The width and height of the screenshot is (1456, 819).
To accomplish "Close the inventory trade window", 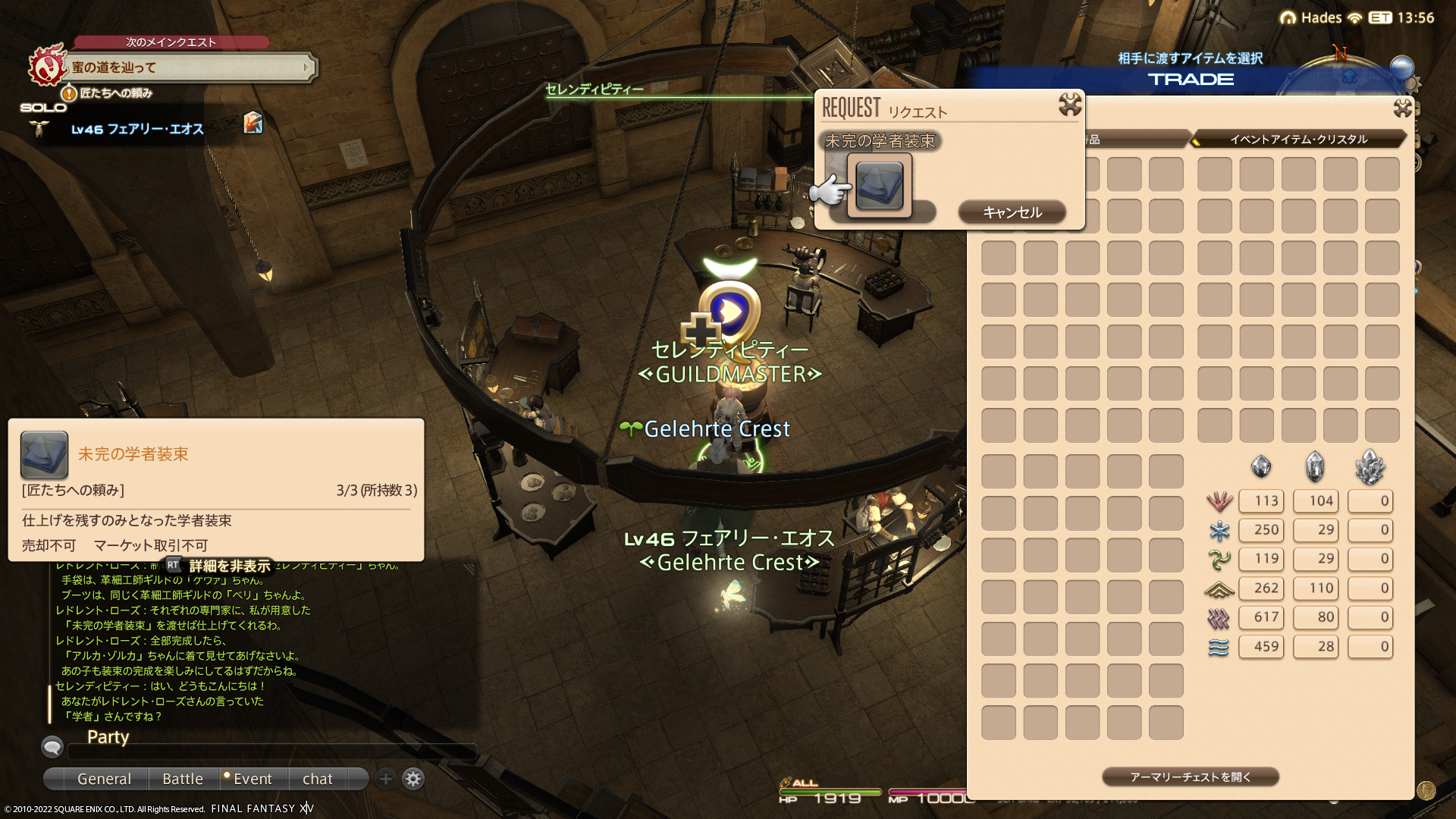I will [x=1402, y=108].
